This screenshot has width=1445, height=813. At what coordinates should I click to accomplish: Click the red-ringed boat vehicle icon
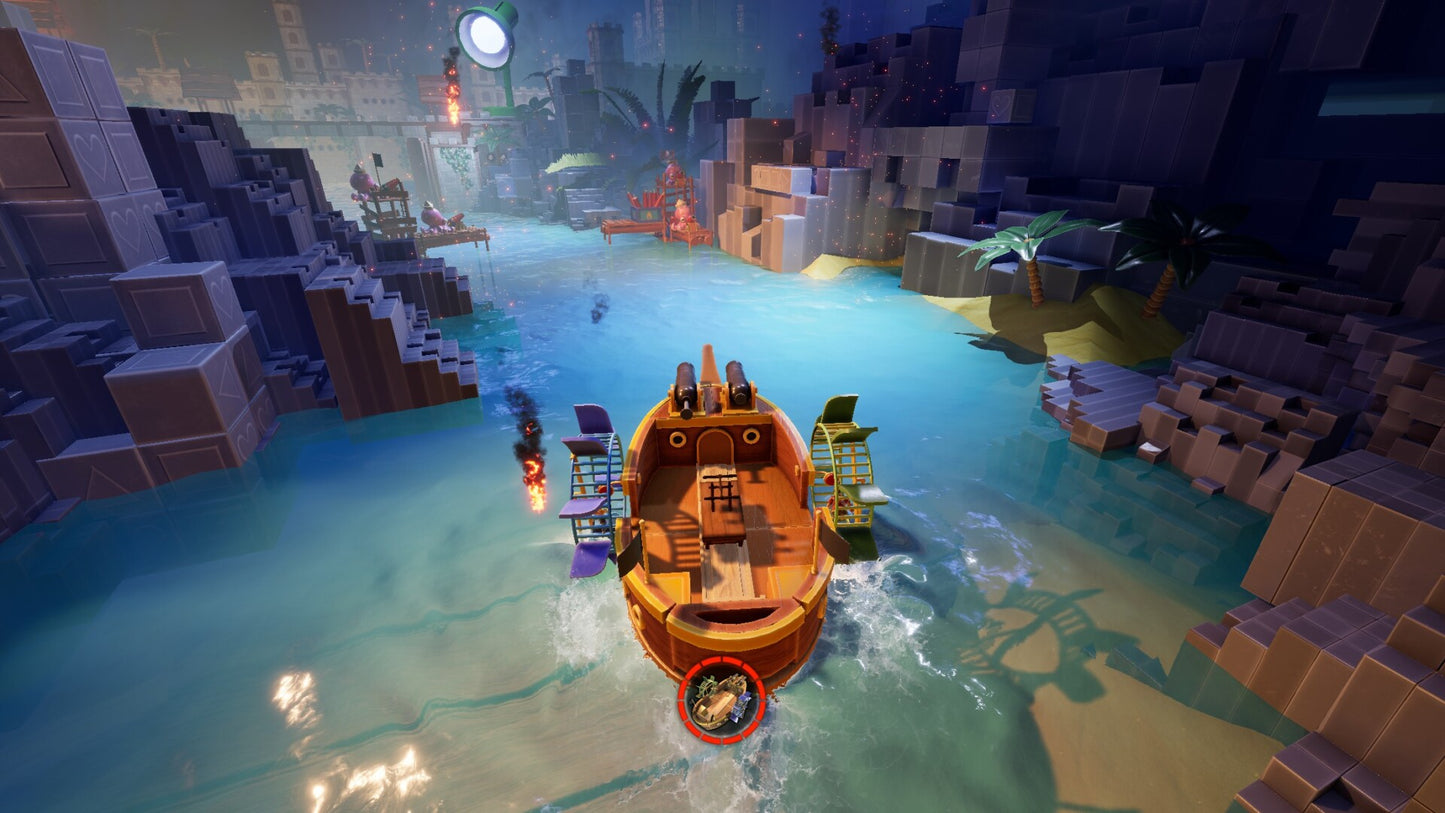click(721, 700)
